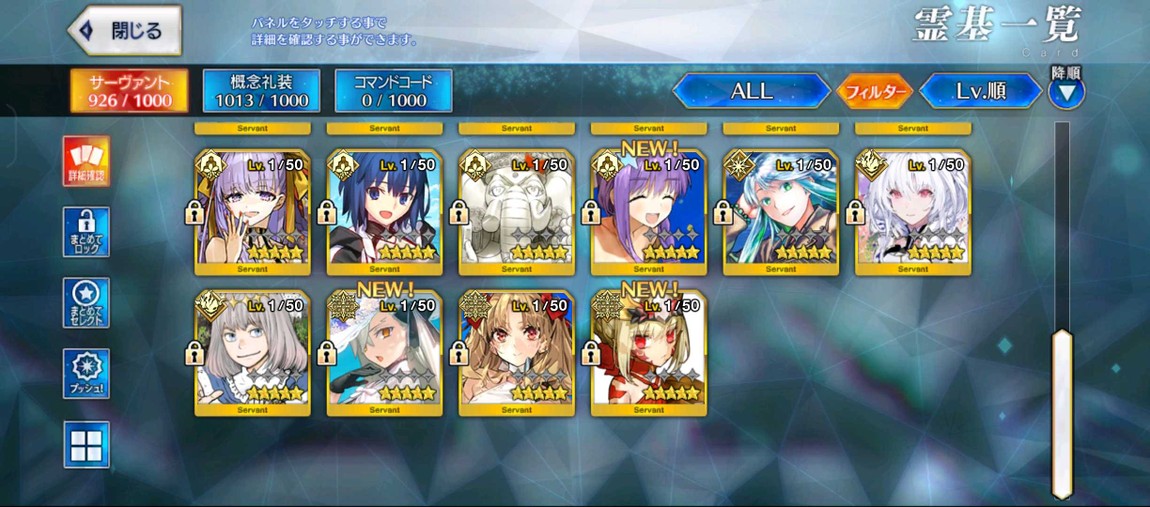1150x507 pixels.
Task: Activate まとめてセレクト bulk select
Action: pyautogui.click(x=86, y=303)
